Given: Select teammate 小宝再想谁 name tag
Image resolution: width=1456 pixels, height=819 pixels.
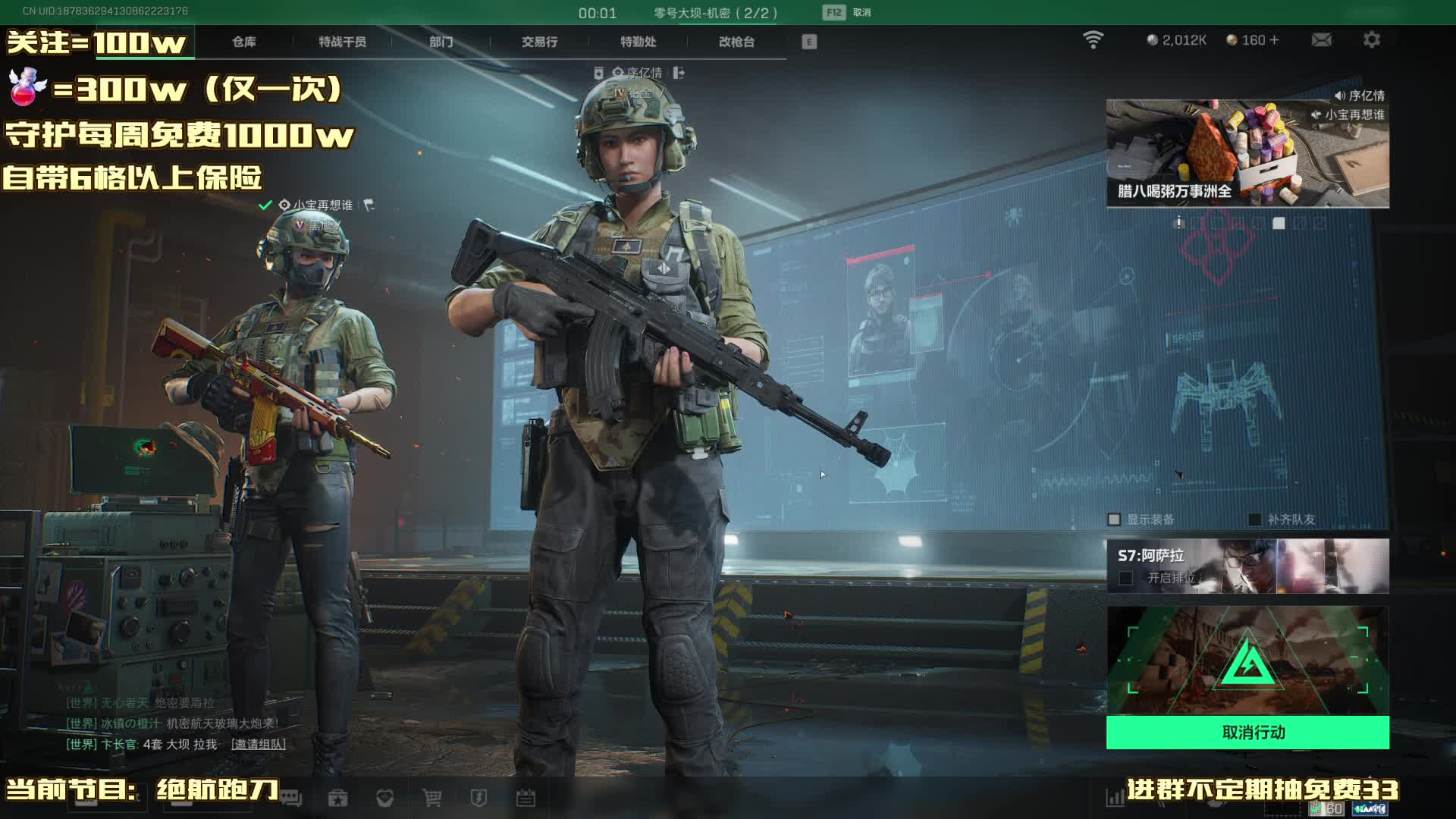Looking at the screenshot, I should (x=322, y=206).
